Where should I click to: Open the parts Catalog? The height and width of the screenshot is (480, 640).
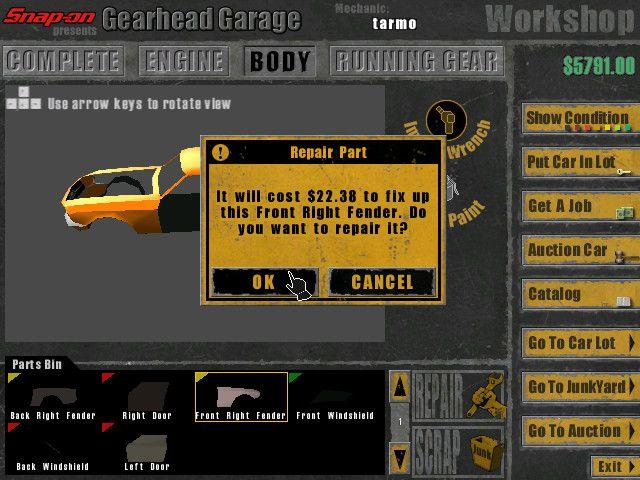point(579,294)
